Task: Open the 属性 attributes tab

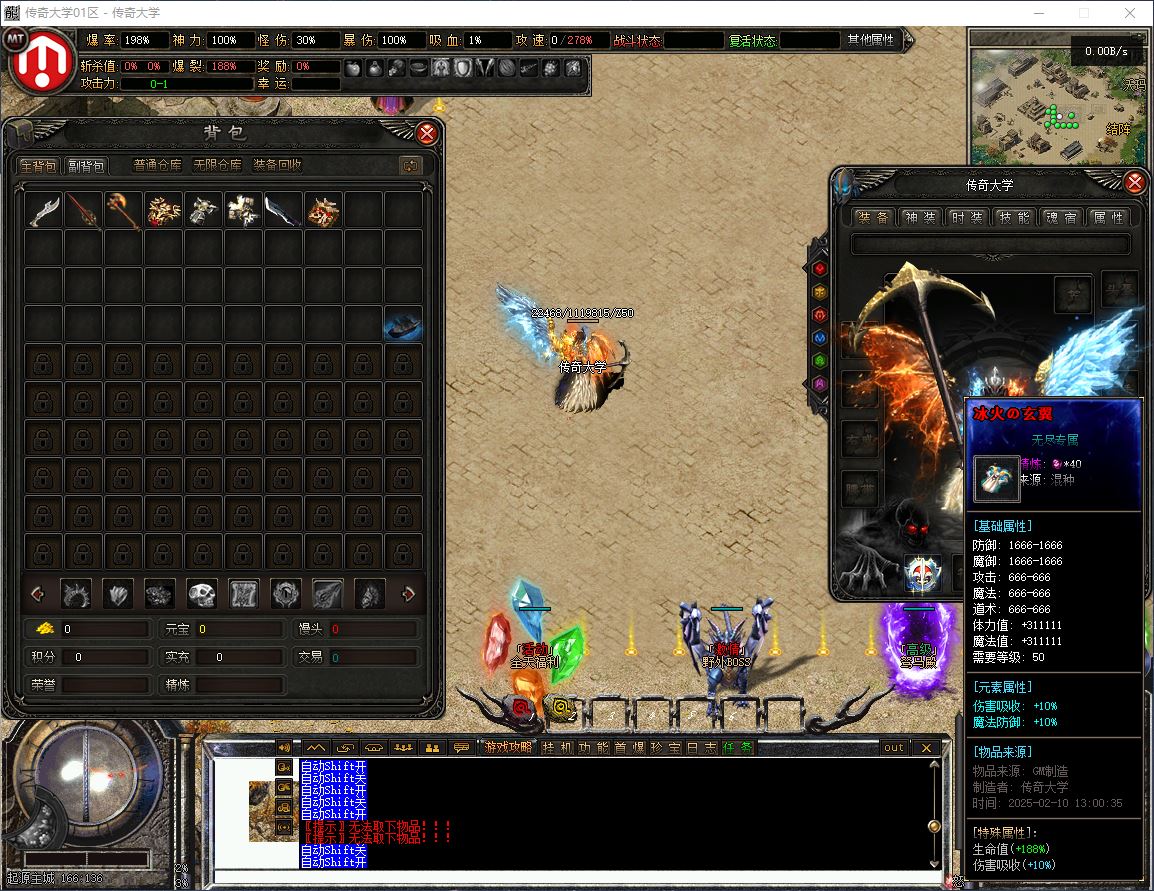Action: [x=1108, y=217]
